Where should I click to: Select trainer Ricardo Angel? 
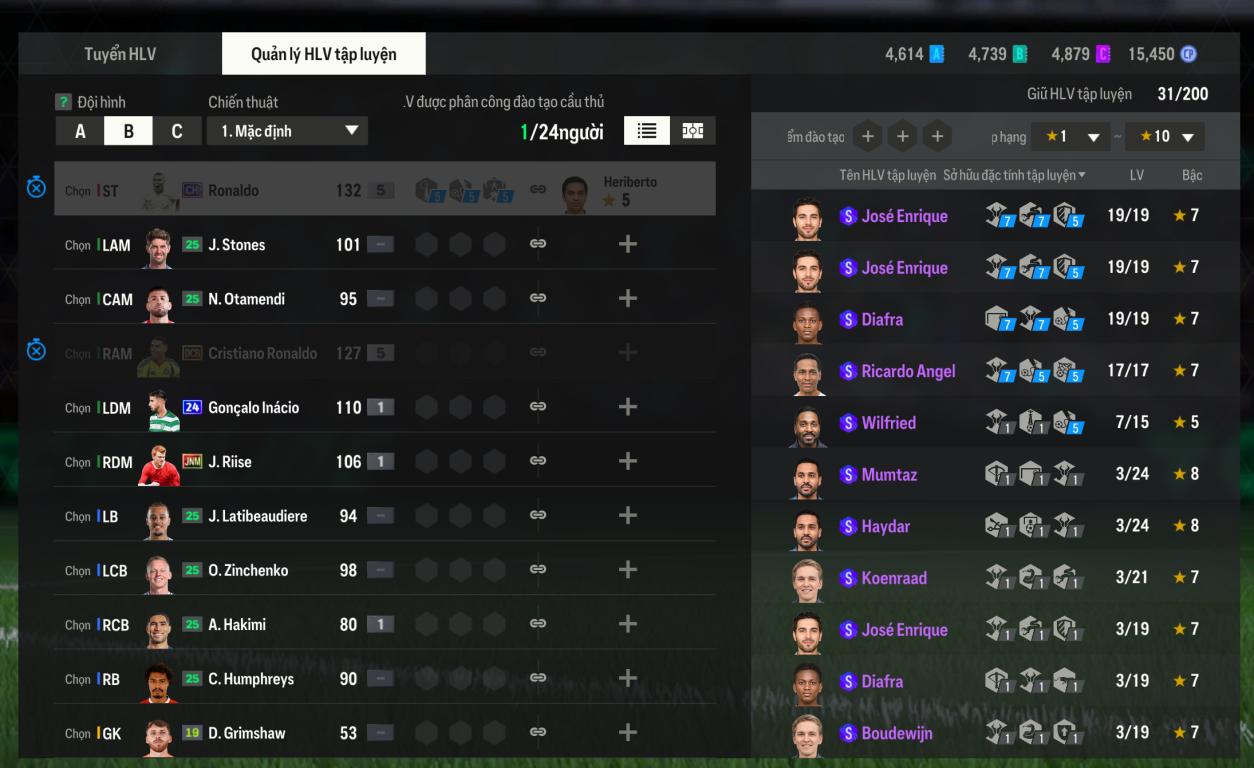908,371
